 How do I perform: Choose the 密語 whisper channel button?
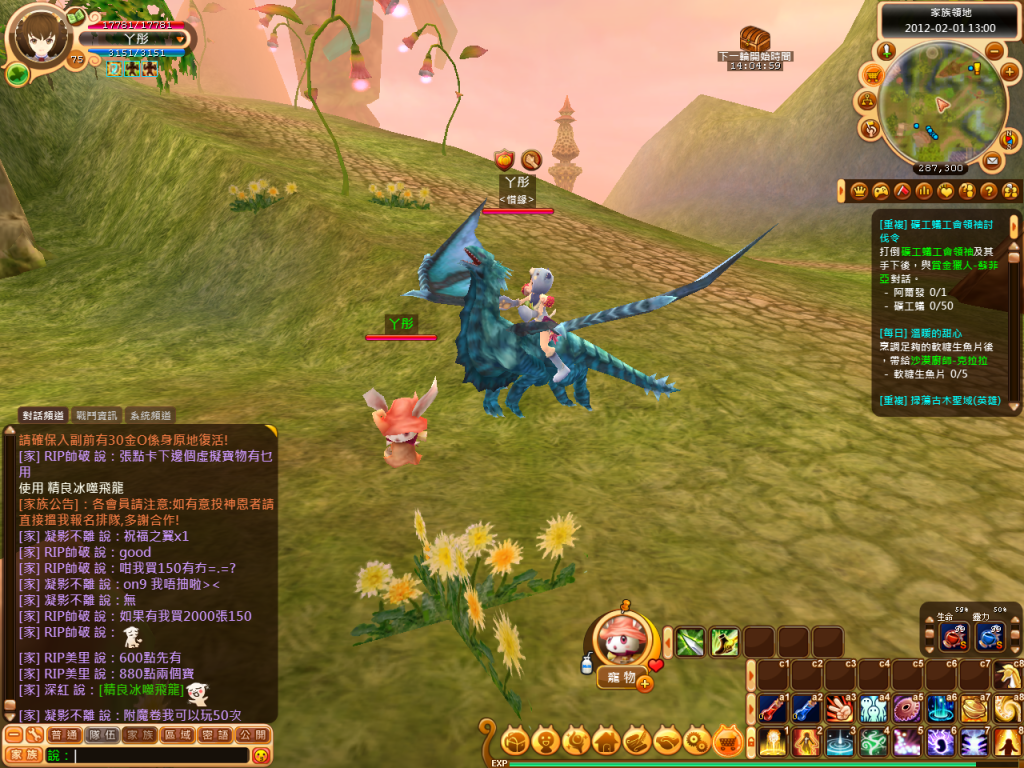pos(215,734)
